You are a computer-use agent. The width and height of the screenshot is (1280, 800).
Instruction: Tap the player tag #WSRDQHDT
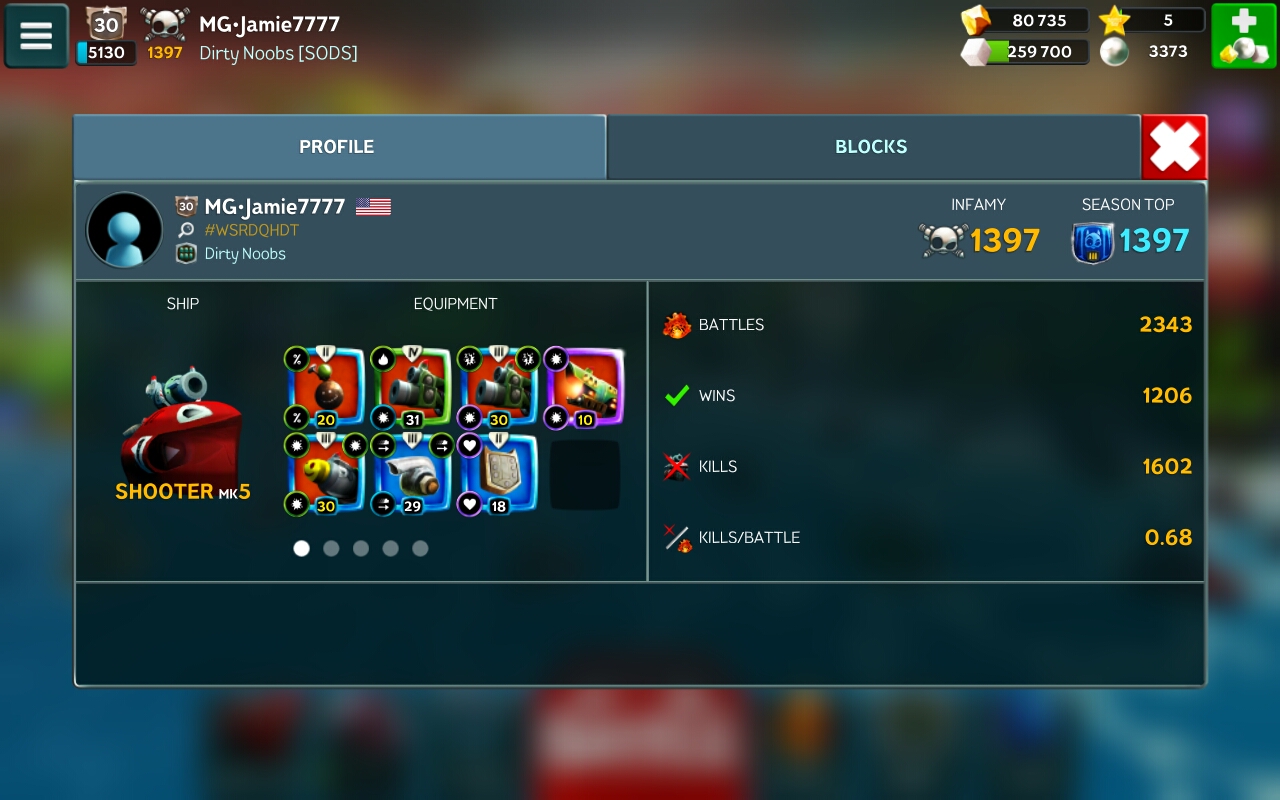pyautogui.click(x=251, y=230)
